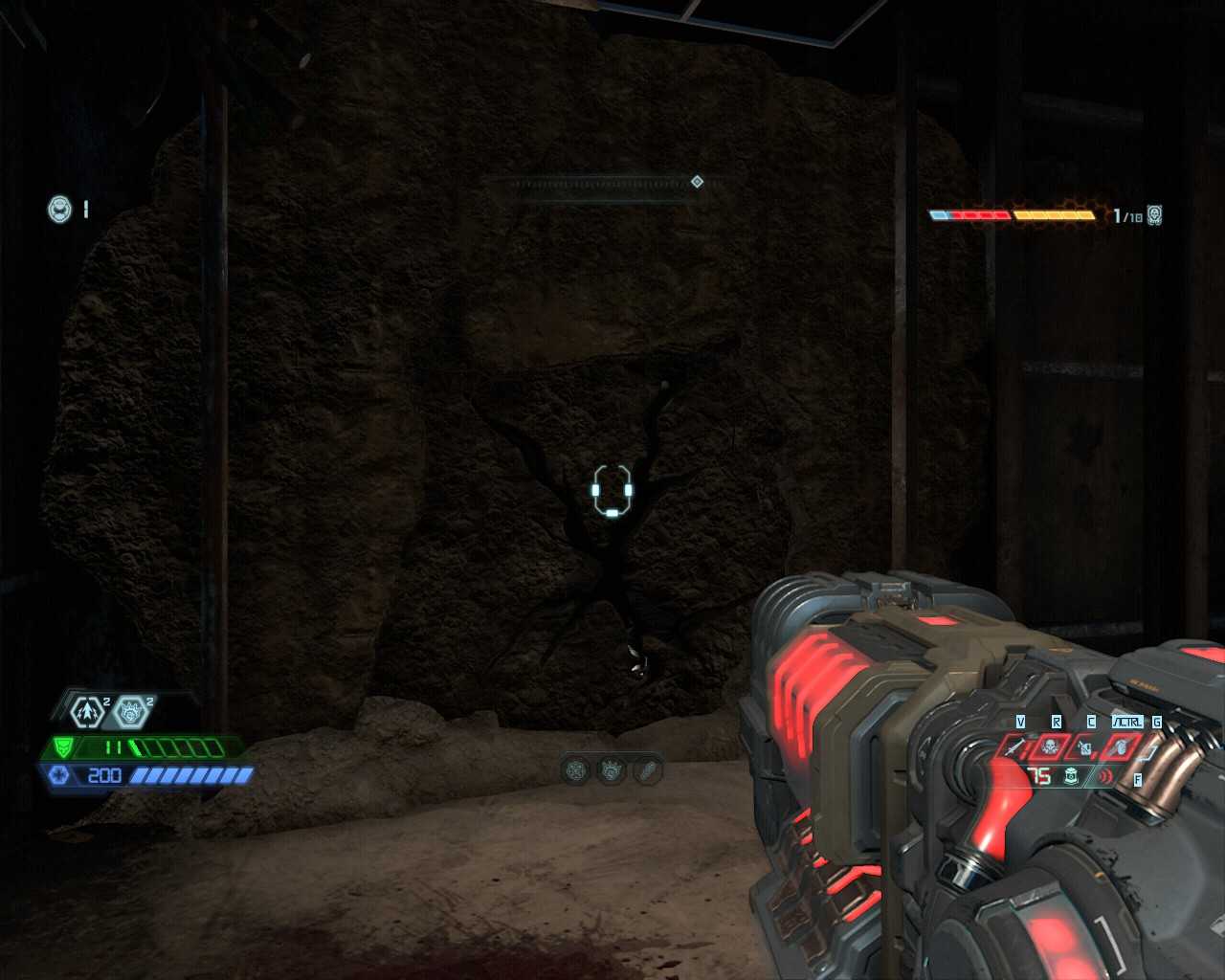
Task: Click the blue health cross icon
Action: tap(59, 775)
